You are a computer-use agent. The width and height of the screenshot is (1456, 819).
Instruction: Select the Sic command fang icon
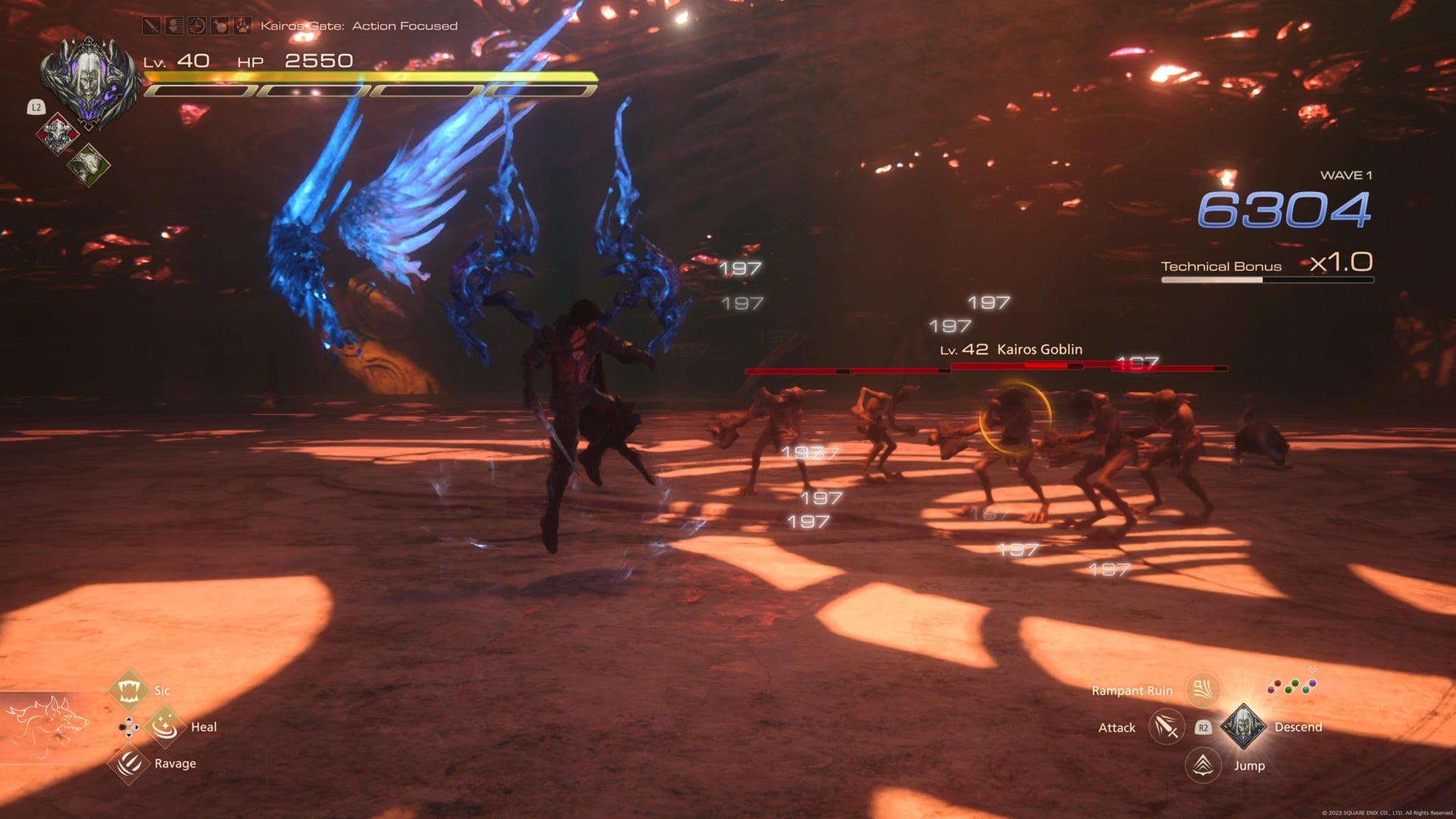pos(130,689)
